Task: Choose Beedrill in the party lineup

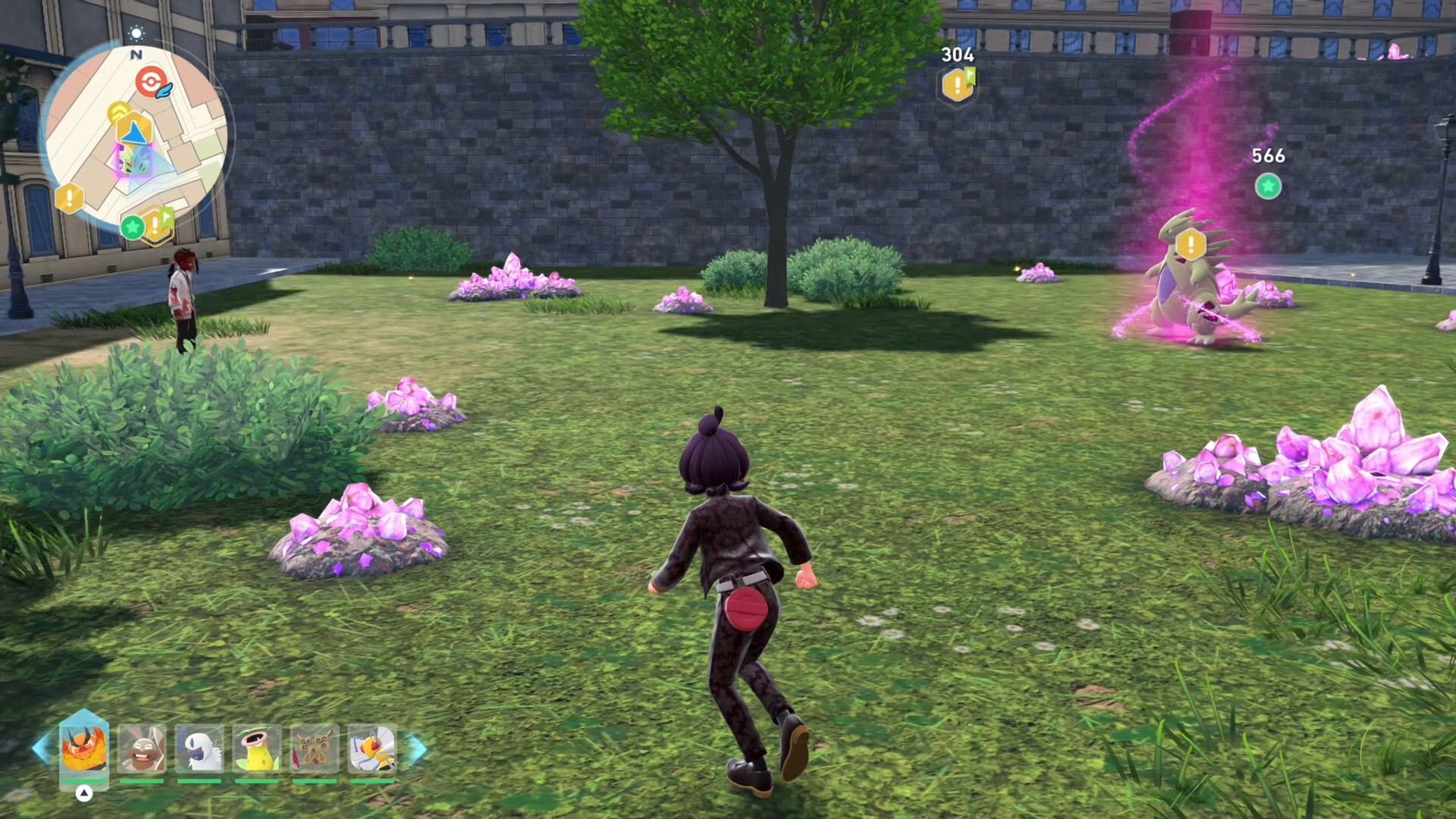Action: pyautogui.click(x=372, y=748)
